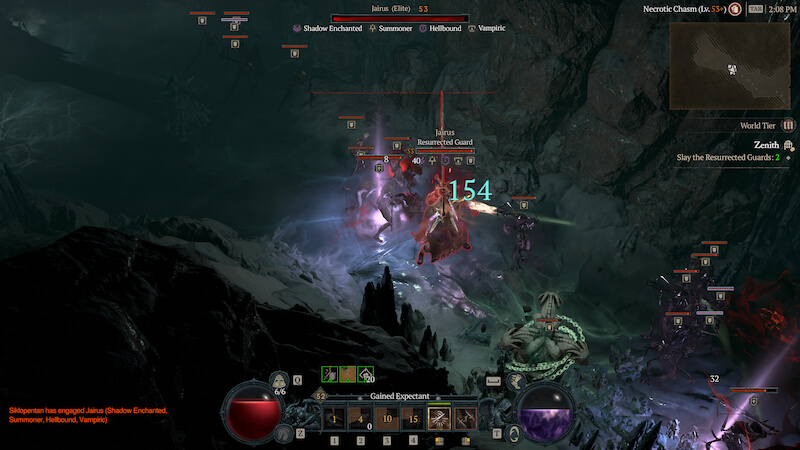Viewport: 800px width, 450px height.
Task: Click the dungeon icon beside Necrotic Chasm
Action: tap(735, 9)
